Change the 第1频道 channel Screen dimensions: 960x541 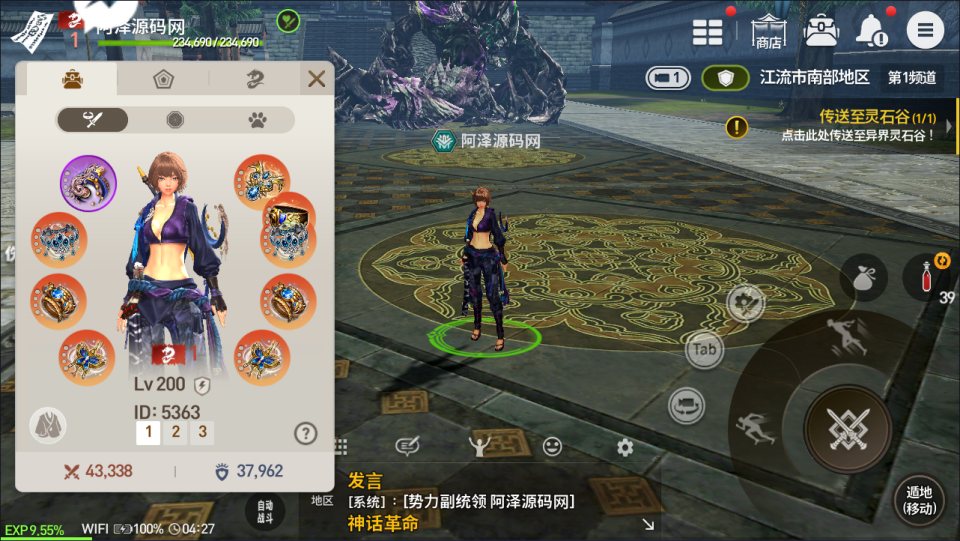[x=912, y=77]
